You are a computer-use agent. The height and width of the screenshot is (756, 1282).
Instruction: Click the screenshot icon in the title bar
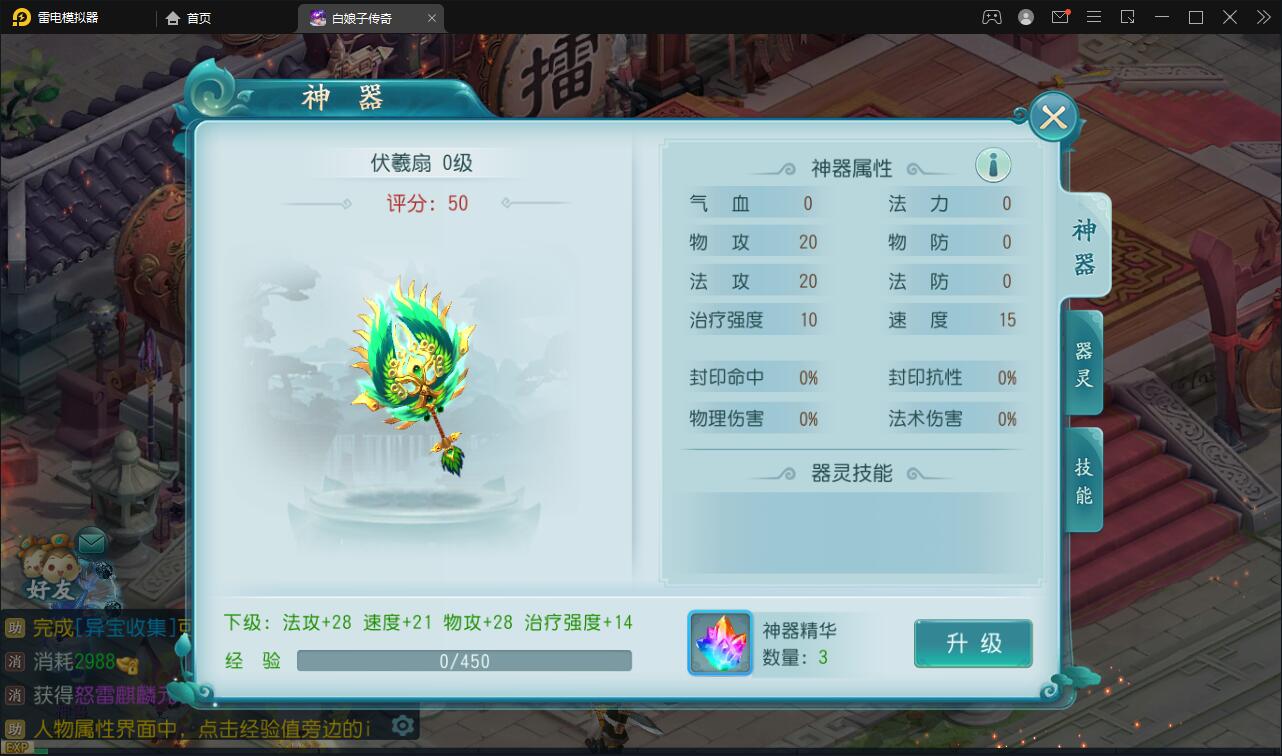click(1126, 17)
